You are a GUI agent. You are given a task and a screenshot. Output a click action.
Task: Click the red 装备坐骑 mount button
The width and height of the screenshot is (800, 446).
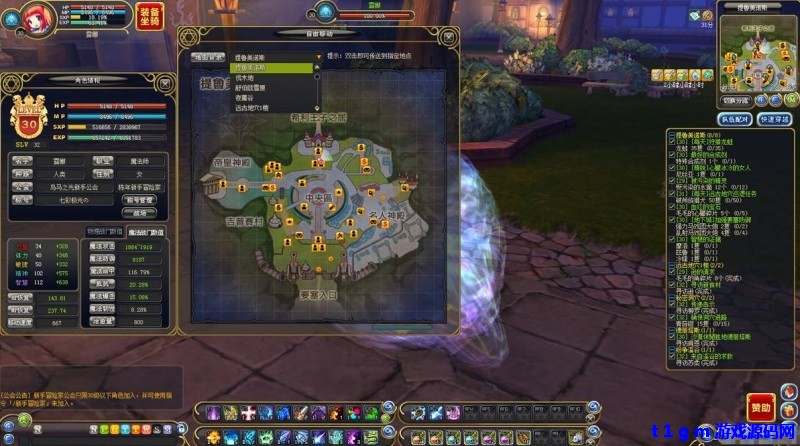tap(148, 19)
